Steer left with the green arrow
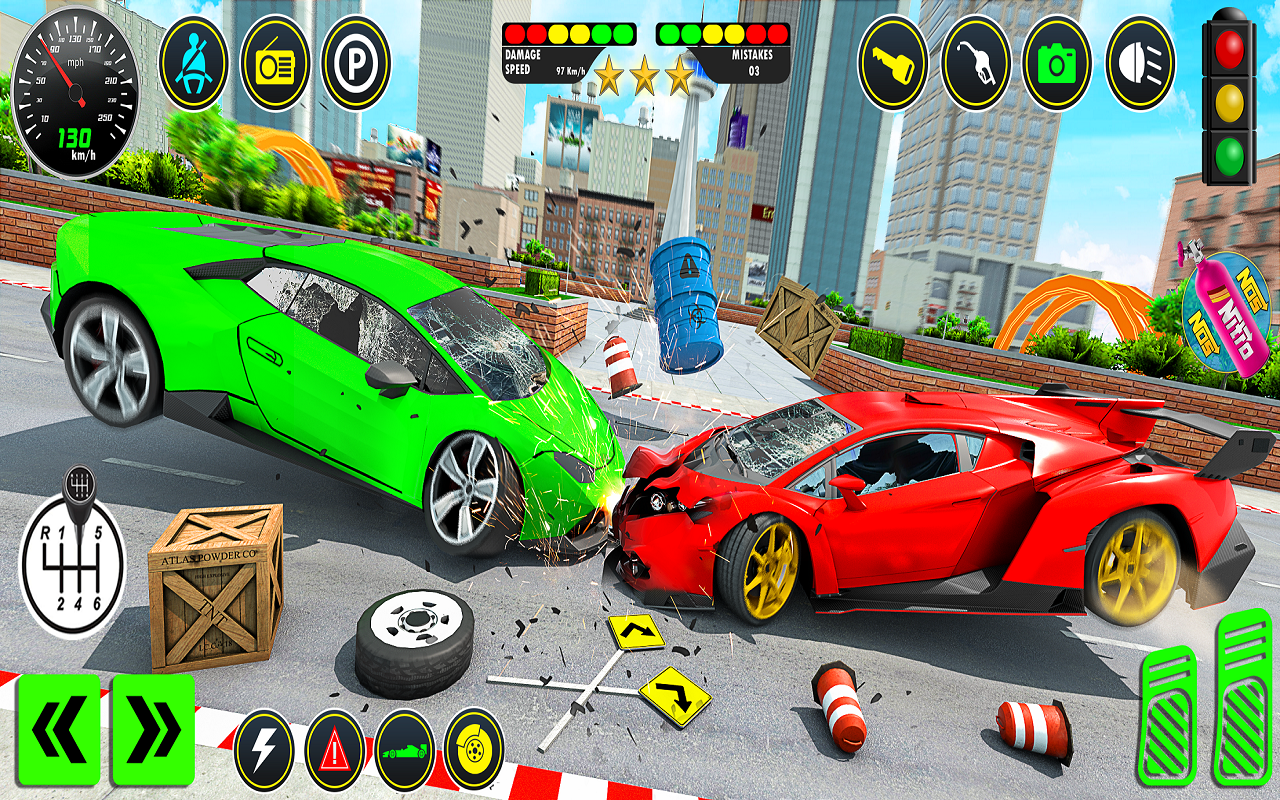1280x800 pixels. tap(58, 729)
